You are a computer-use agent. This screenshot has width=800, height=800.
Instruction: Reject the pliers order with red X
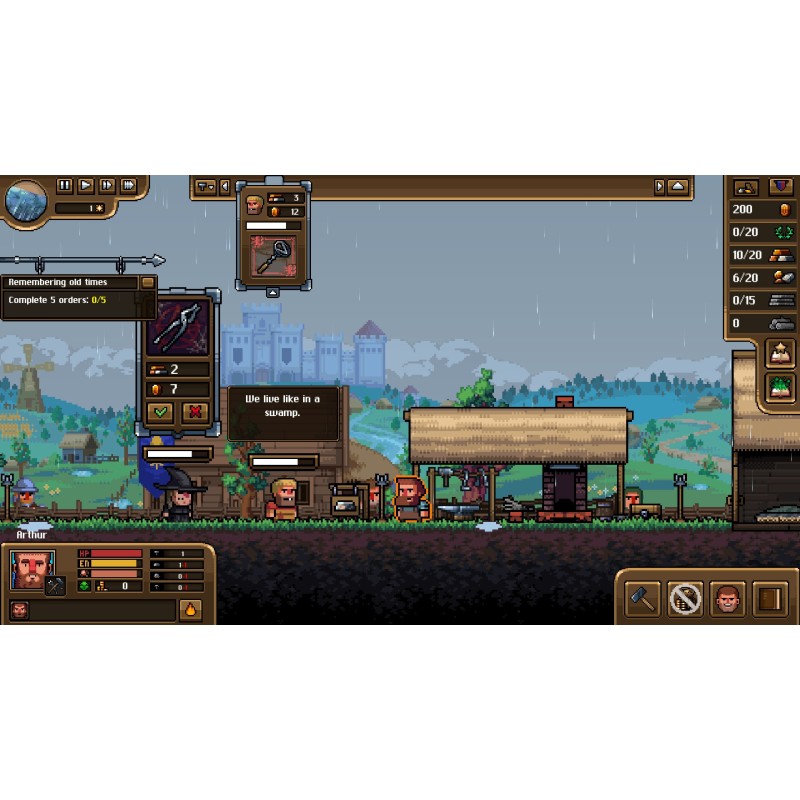point(195,411)
